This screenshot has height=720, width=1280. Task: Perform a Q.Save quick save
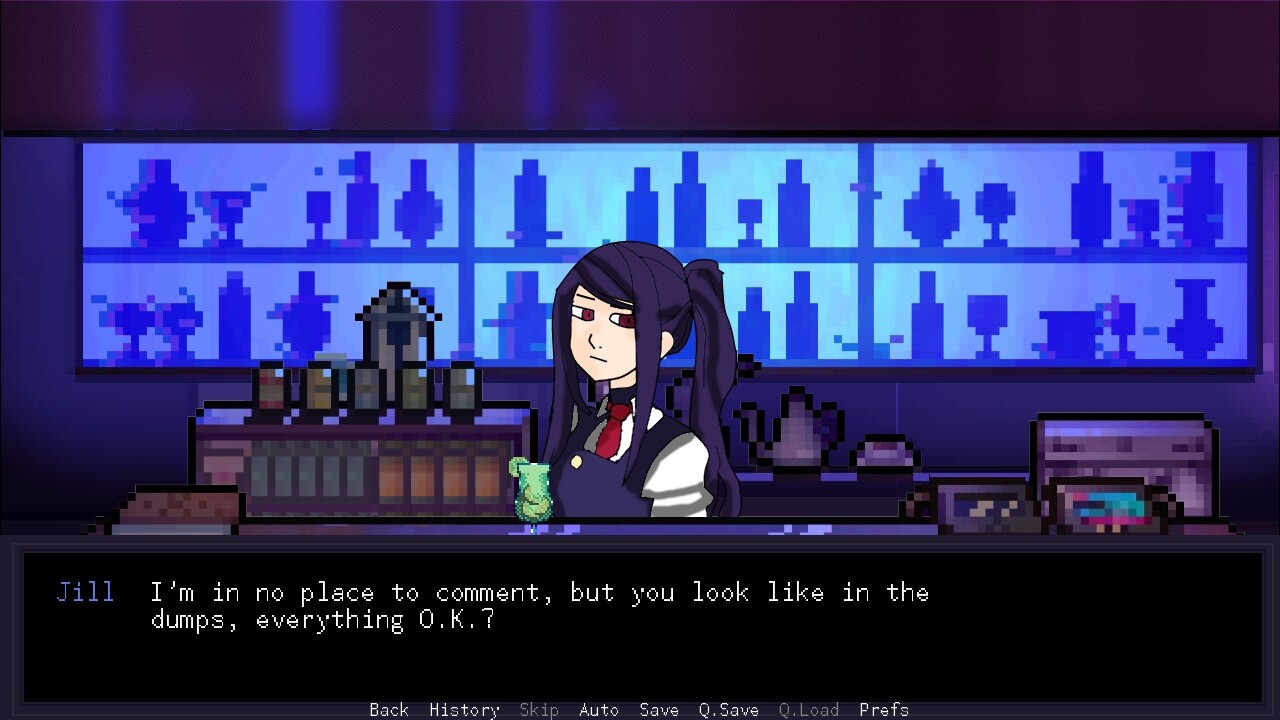(727, 710)
